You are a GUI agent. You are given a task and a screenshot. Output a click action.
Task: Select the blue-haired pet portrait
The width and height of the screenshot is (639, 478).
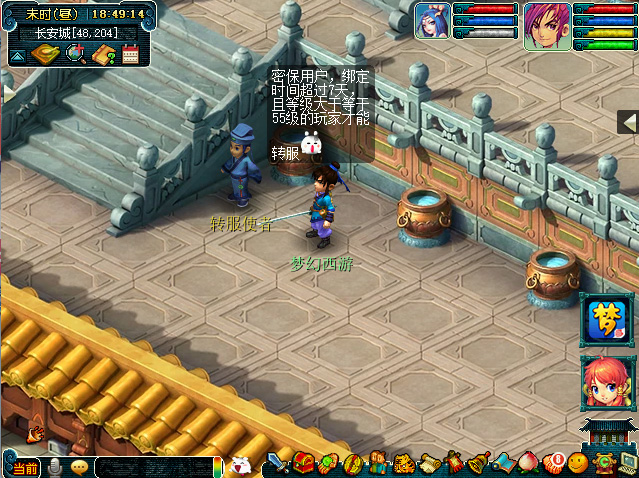pos(432,20)
